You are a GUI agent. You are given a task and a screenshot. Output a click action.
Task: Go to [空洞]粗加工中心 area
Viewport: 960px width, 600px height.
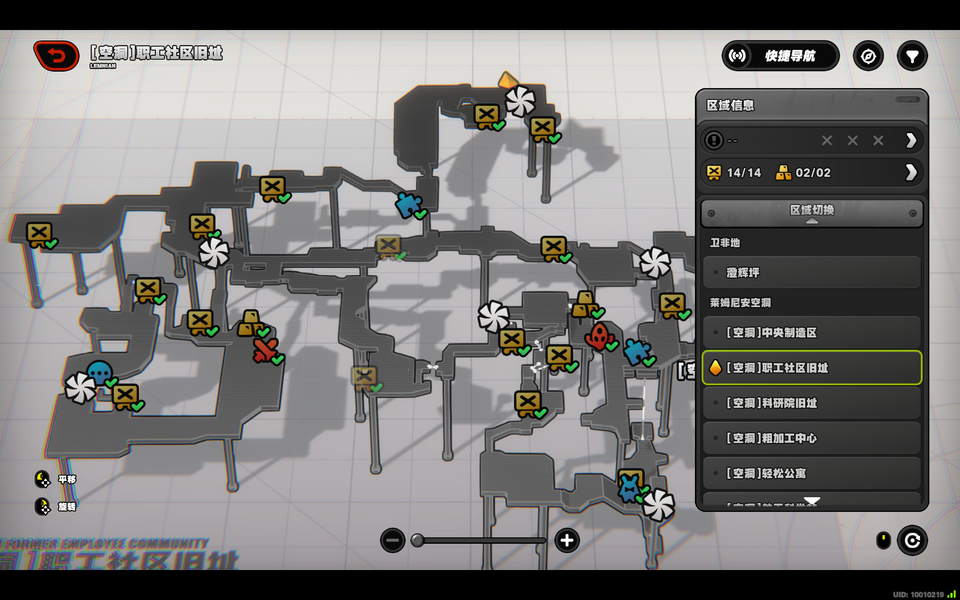tap(811, 438)
